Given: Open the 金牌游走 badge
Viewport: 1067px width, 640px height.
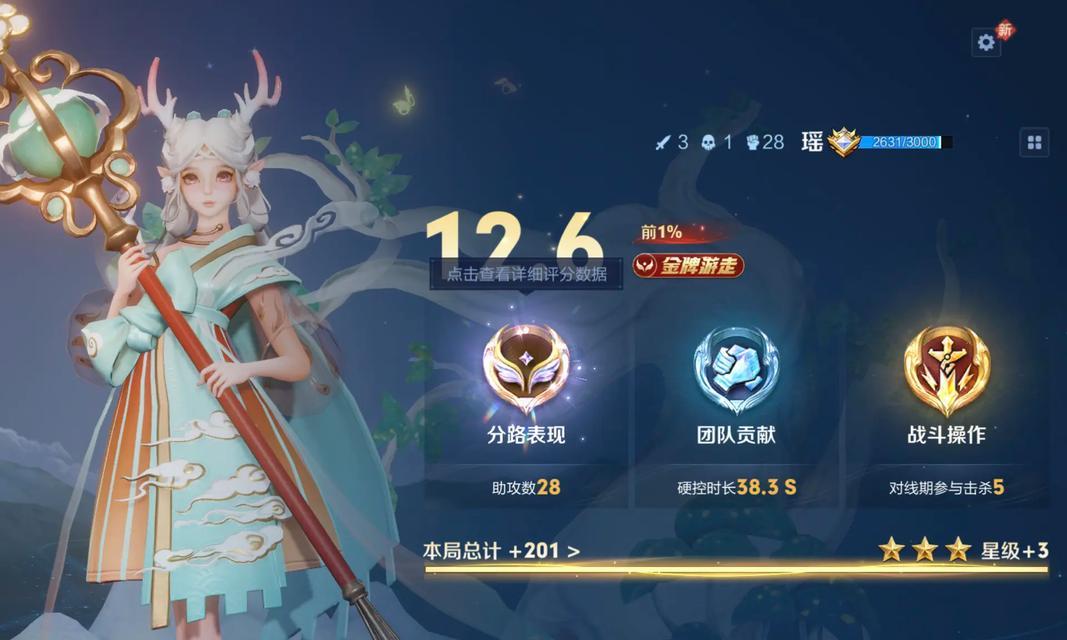Looking at the screenshot, I should [688, 265].
